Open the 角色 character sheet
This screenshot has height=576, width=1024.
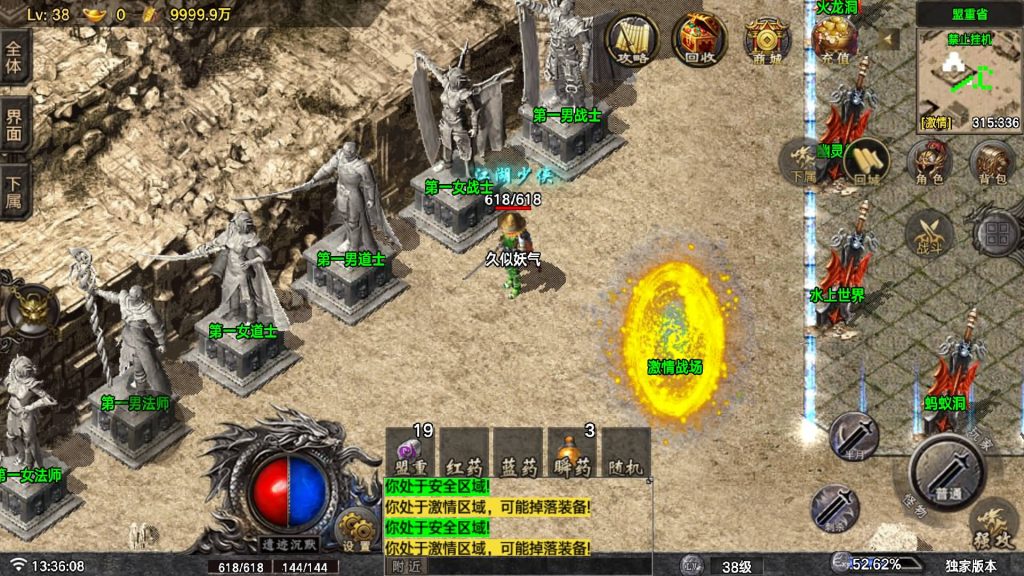click(929, 162)
